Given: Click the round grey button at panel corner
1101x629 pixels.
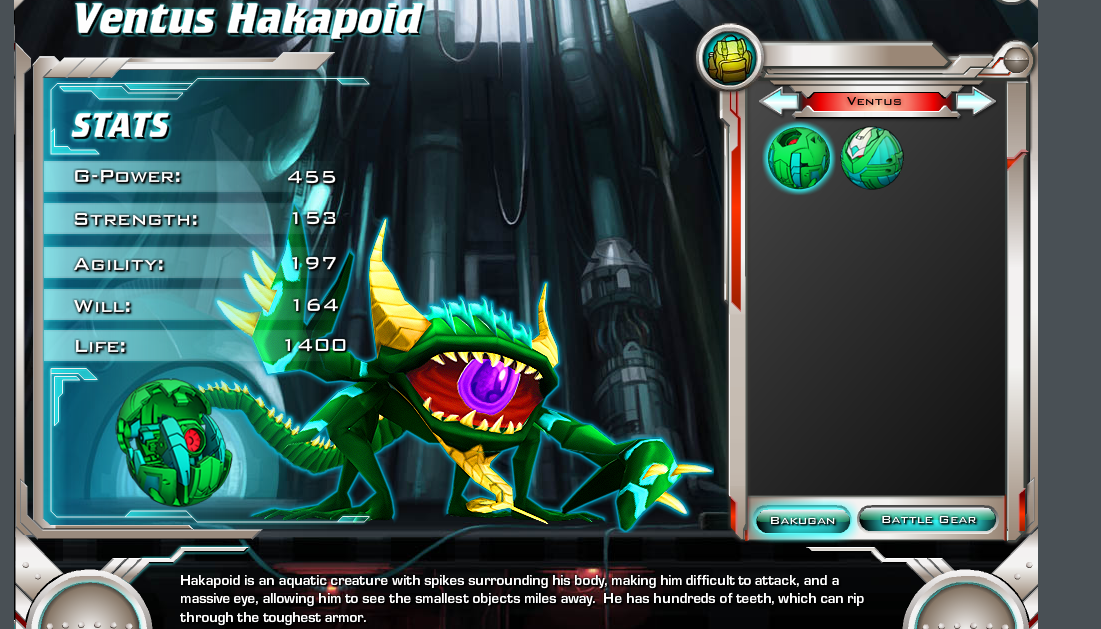Looking at the screenshot, I should (x=1016, y=61).
